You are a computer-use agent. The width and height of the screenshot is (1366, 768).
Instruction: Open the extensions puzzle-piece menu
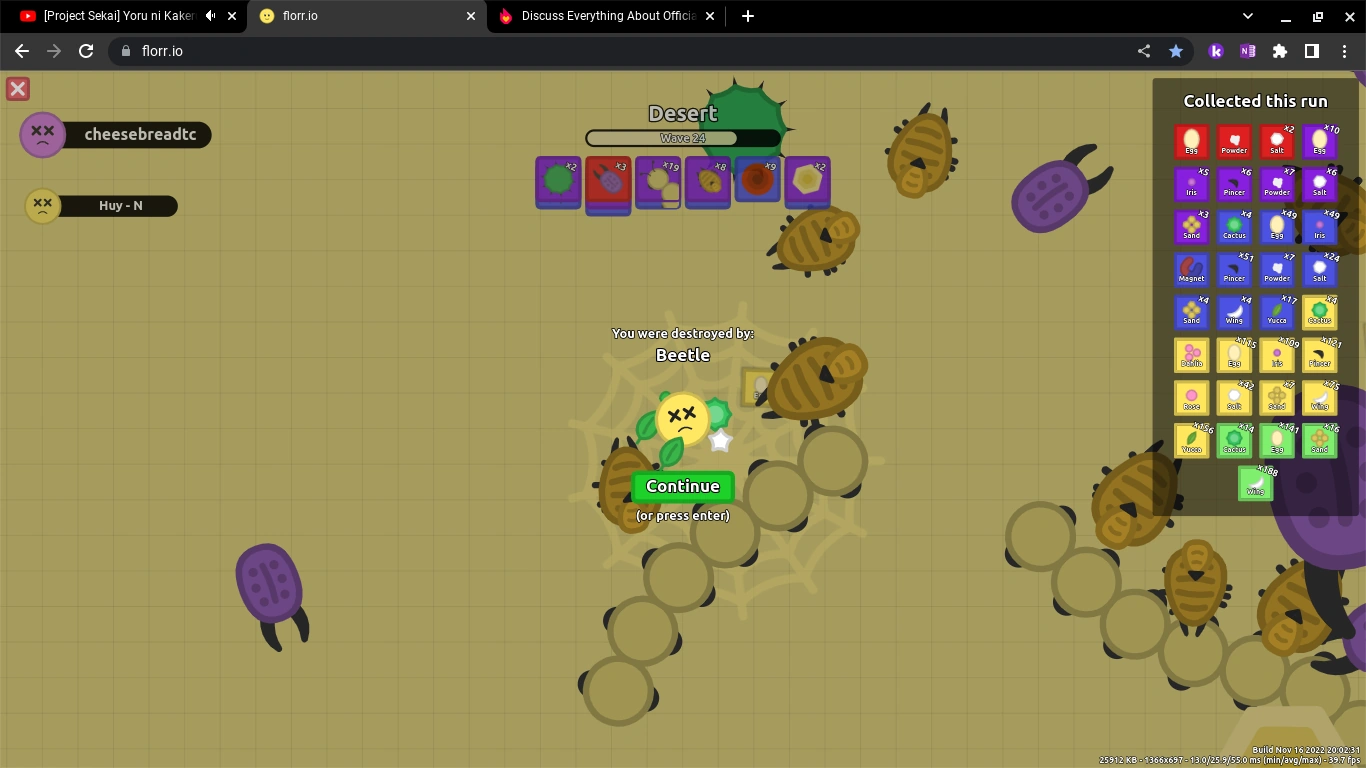(x=1280, y=51)
